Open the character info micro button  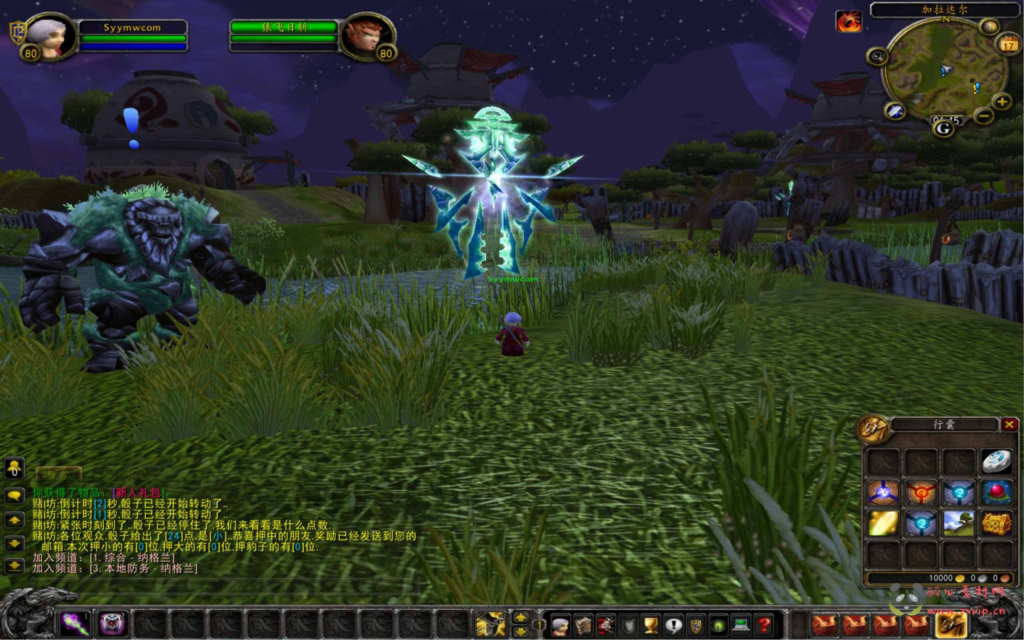[561, 625]
